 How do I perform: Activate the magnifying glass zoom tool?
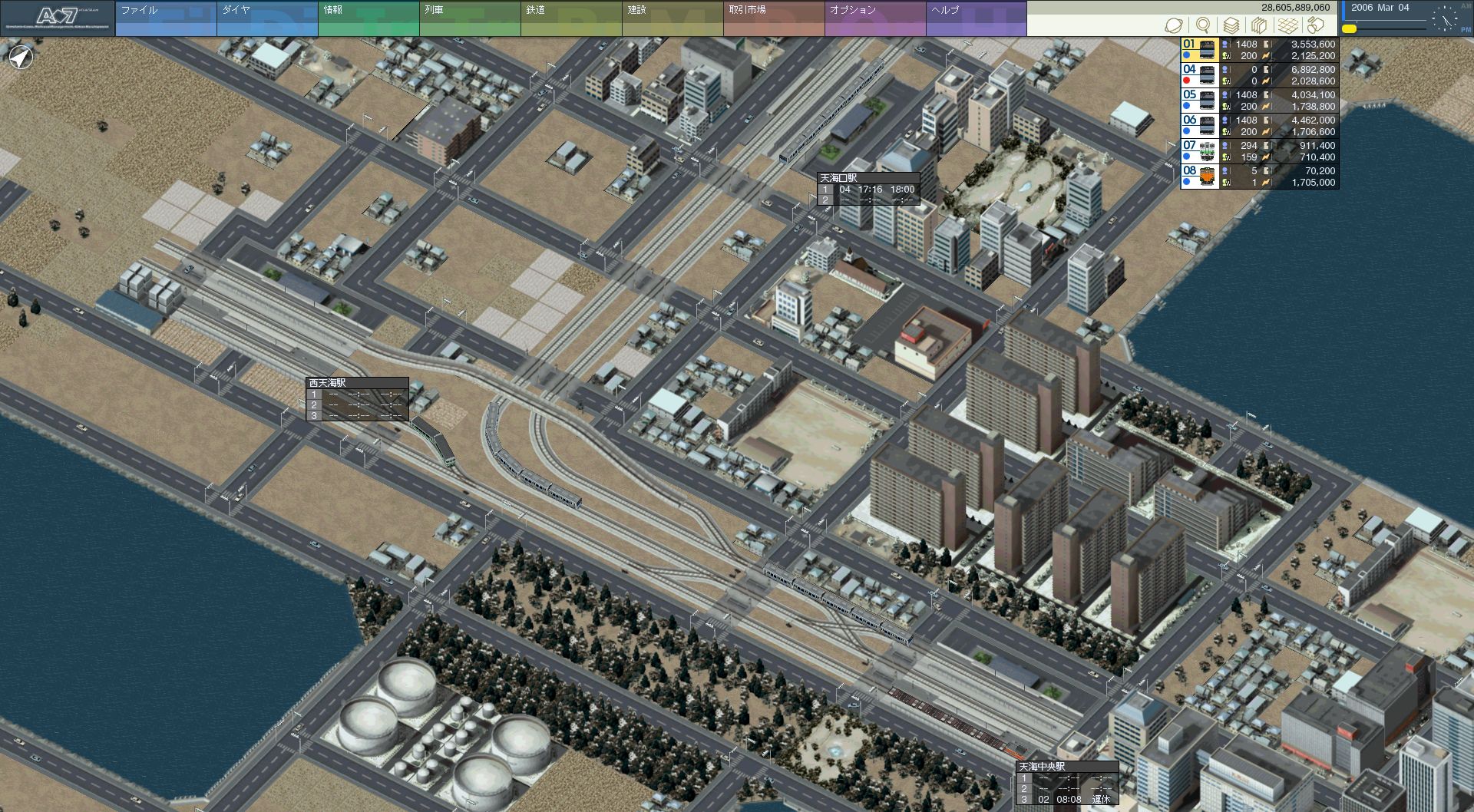click(x=1203, y=25)
